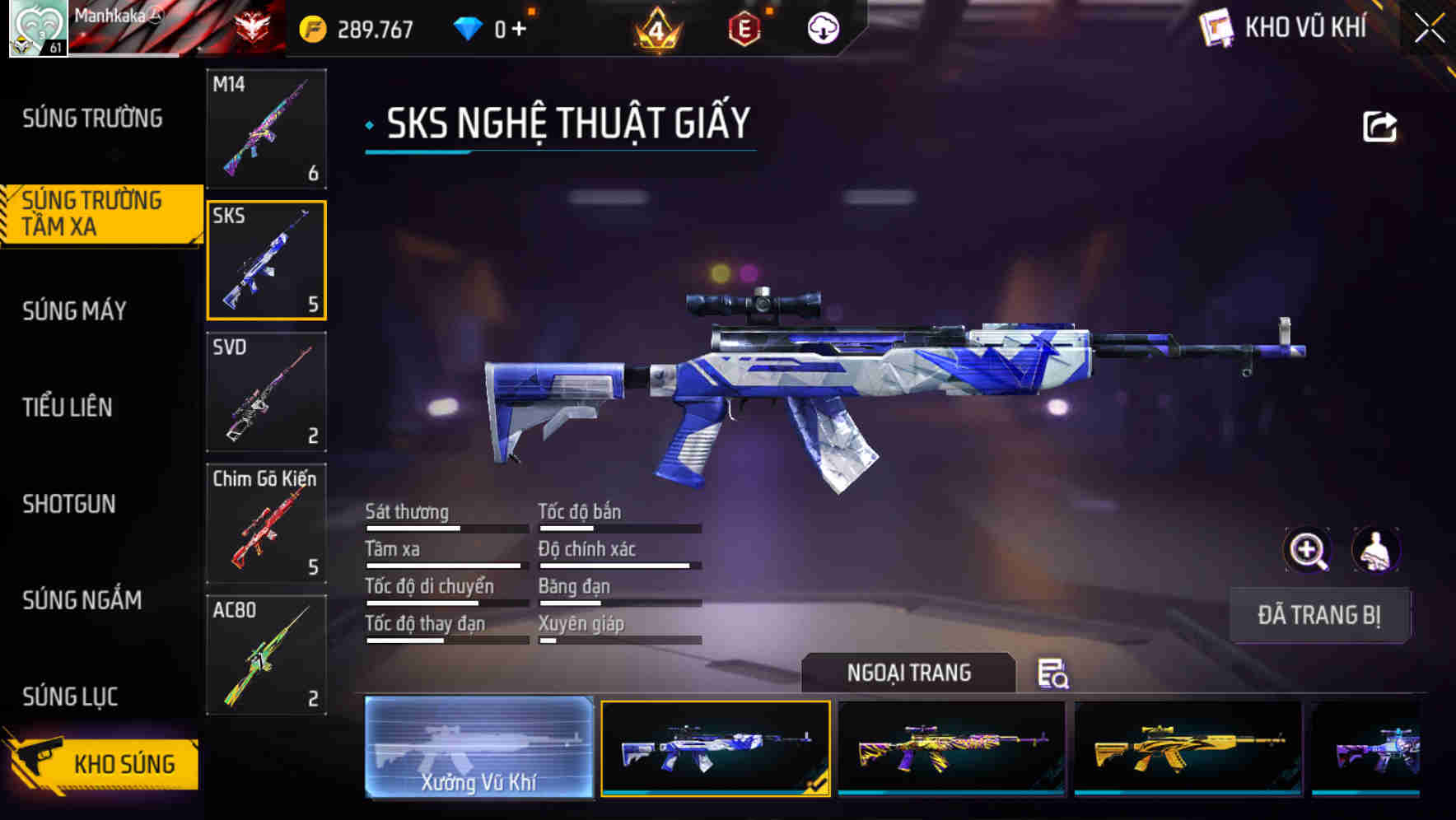Share SKS Nghệ Thuật Giấy via export icon

tap(1380, 124)
